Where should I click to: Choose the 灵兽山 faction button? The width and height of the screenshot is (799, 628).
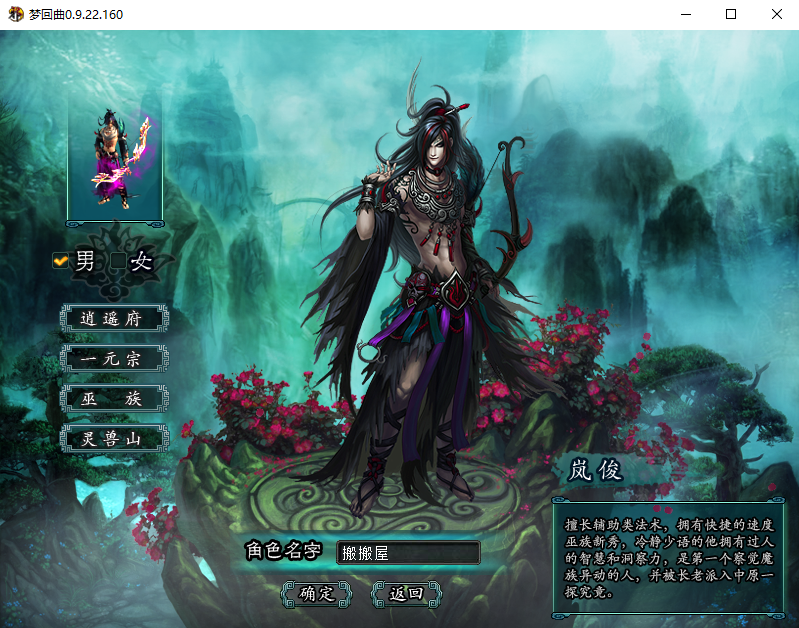(112, 438)
